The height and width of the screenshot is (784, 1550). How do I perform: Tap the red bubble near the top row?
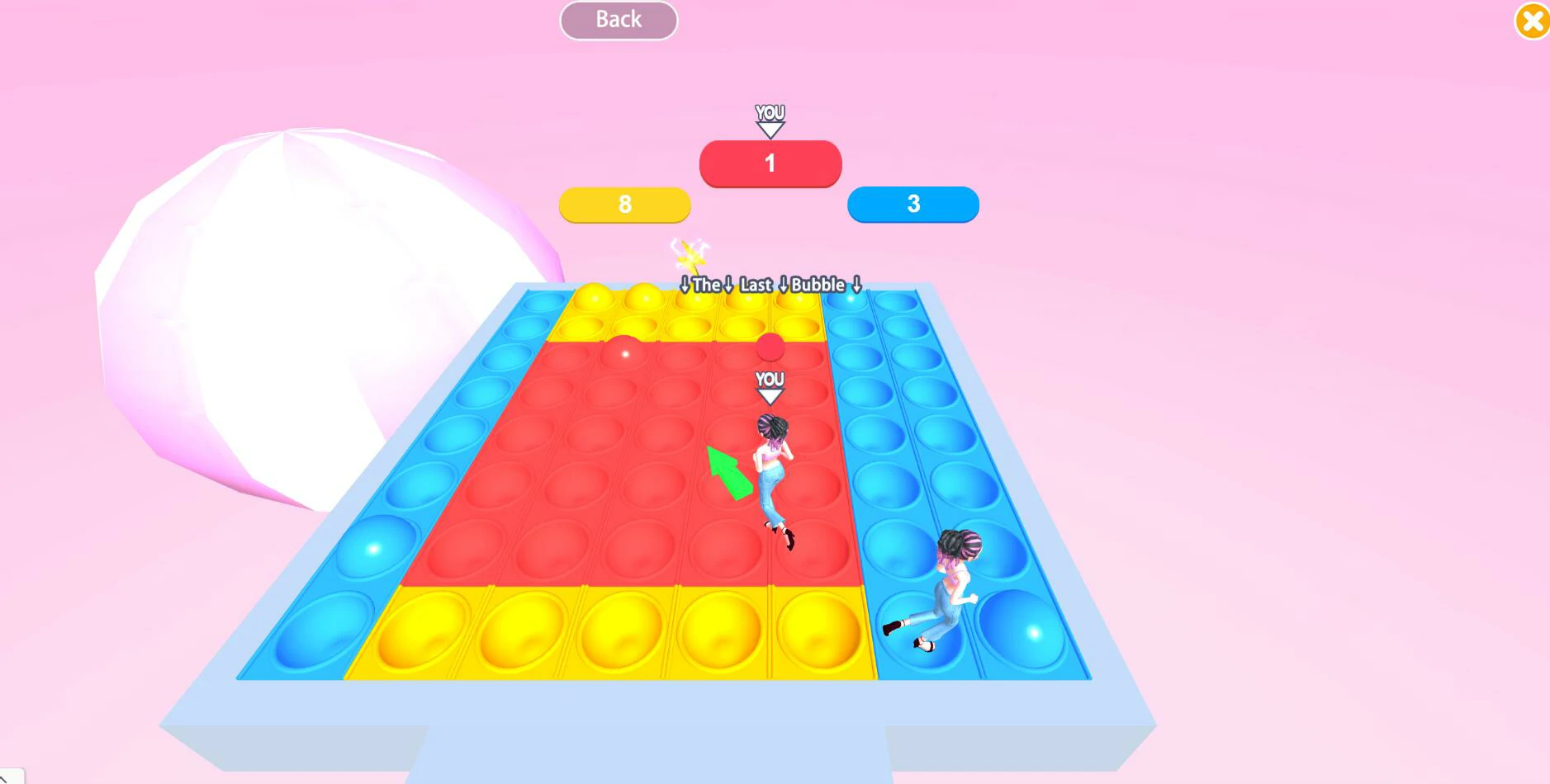[626, 353]
